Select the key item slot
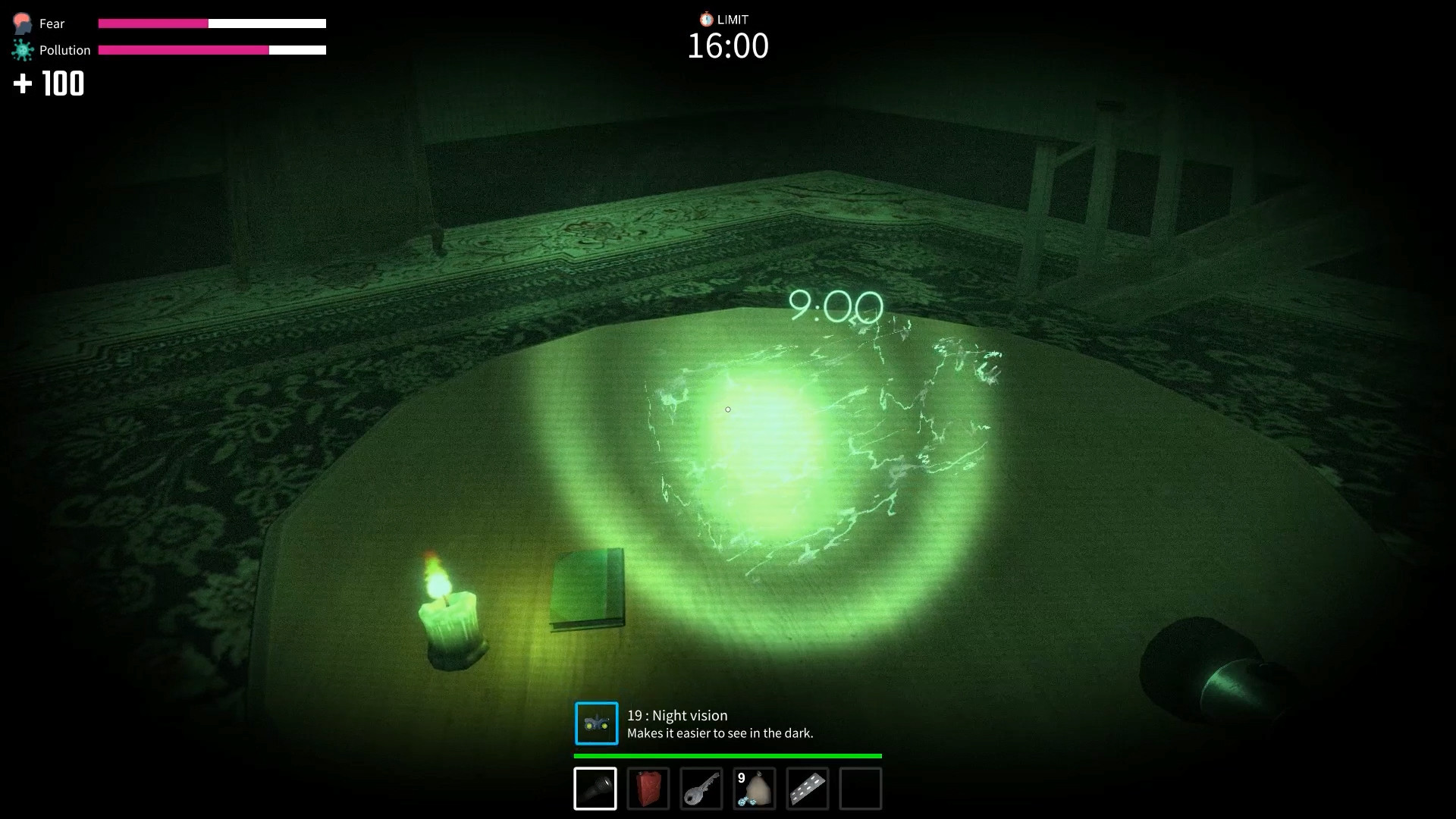The width and height of the screenshot is (1456, 819). pos(701,789)
